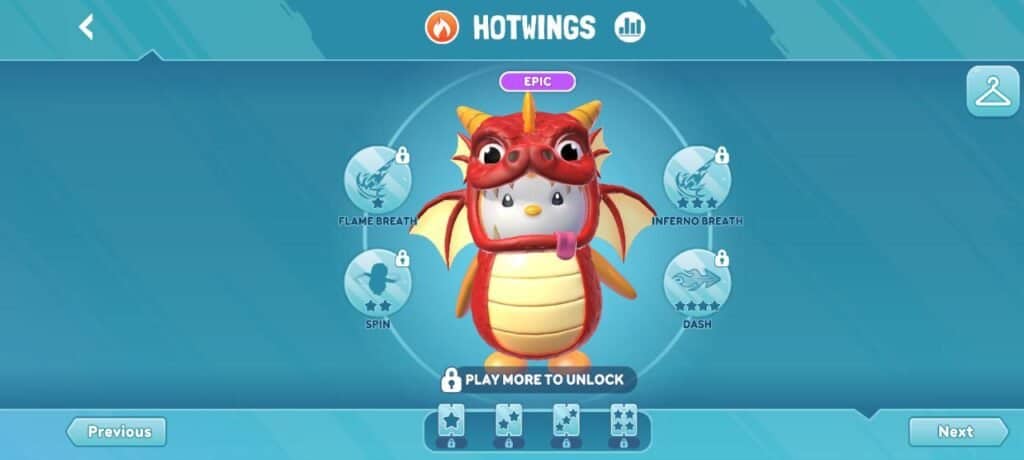The image size is (1024, 460).
Task: Choose the Dash ability icon
Action: [697, 282]
